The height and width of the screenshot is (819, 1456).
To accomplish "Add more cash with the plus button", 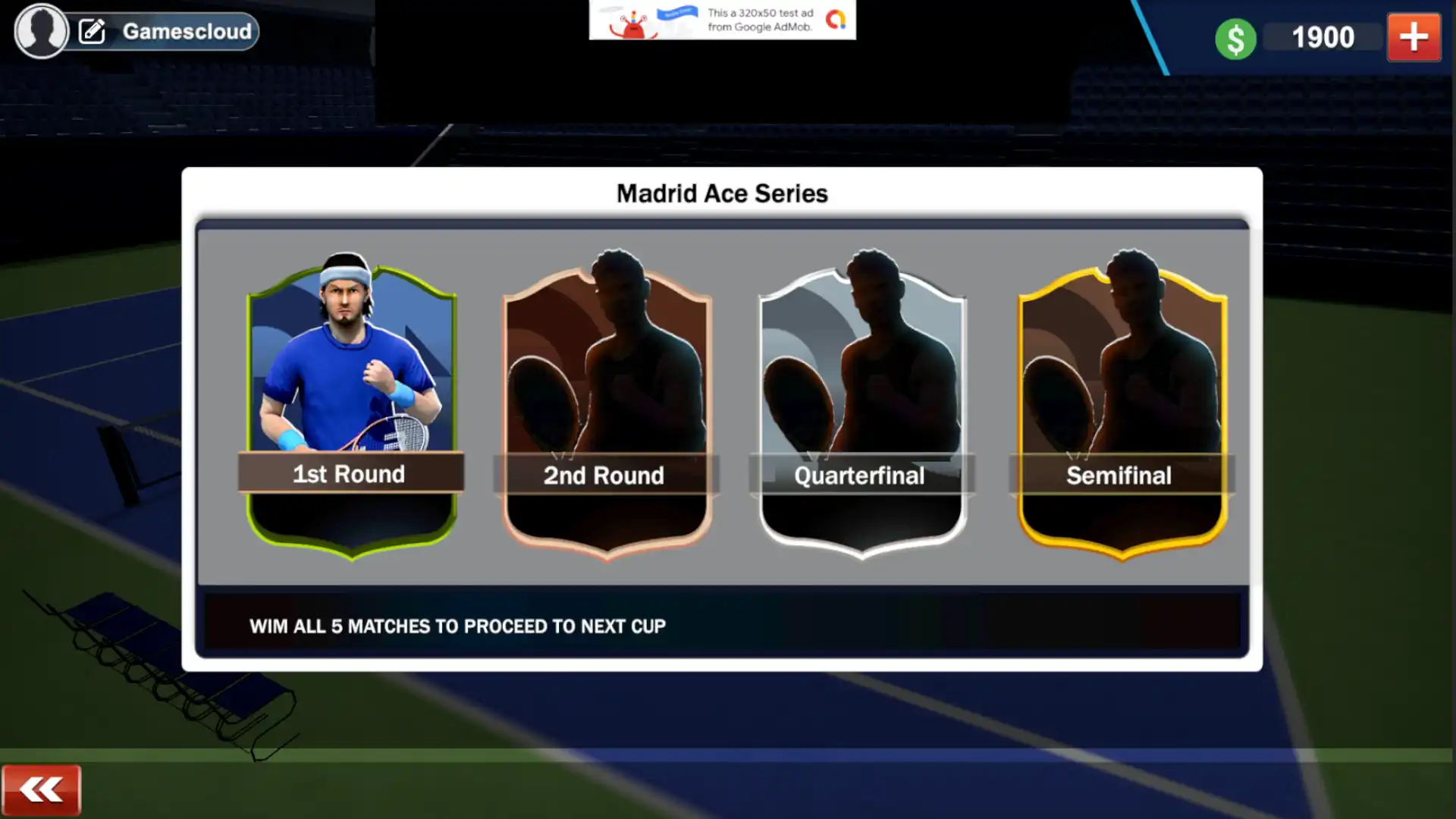I will [x=1414, y=37].
